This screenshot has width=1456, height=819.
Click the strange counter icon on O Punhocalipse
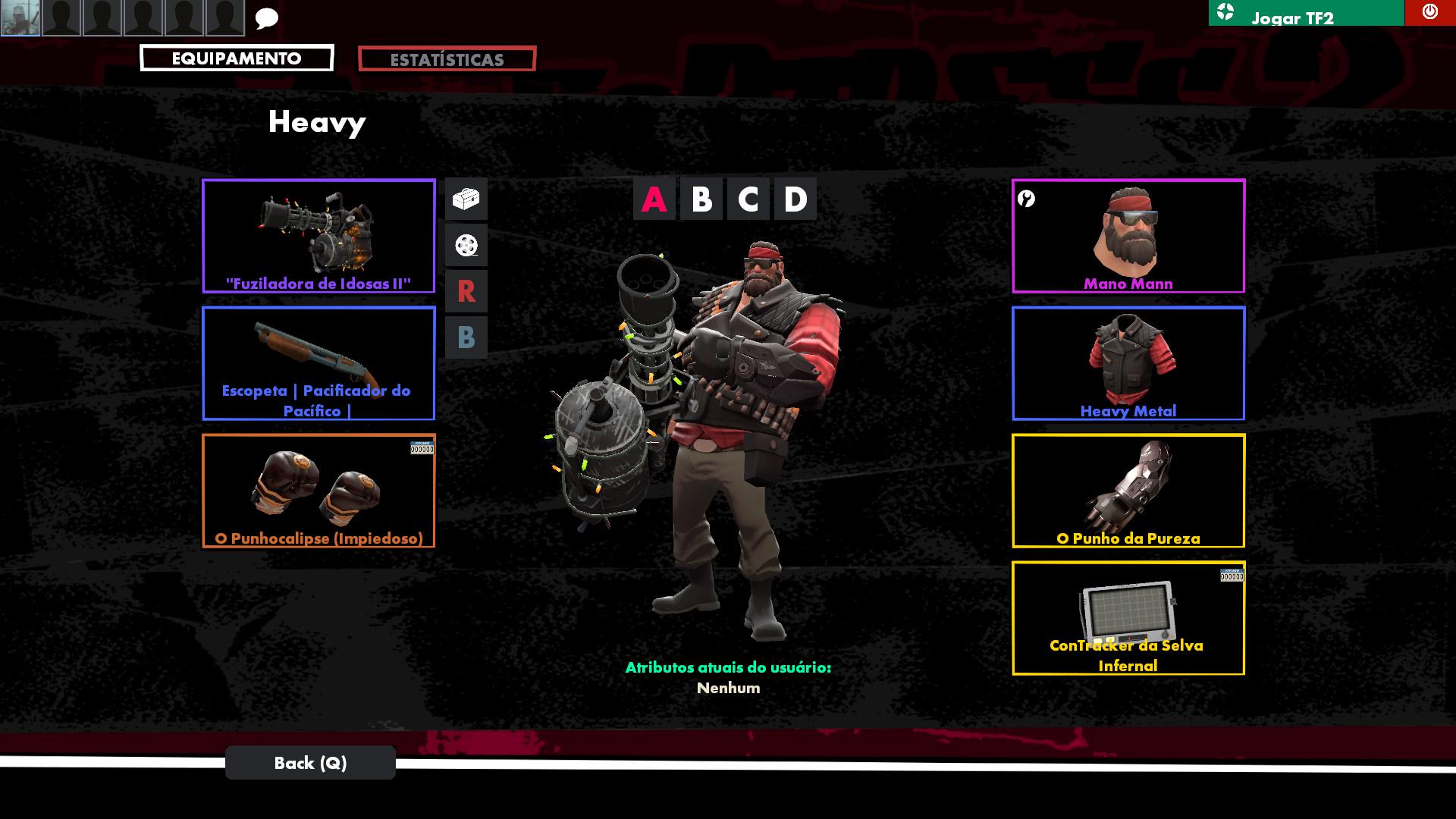pos(422,447)
